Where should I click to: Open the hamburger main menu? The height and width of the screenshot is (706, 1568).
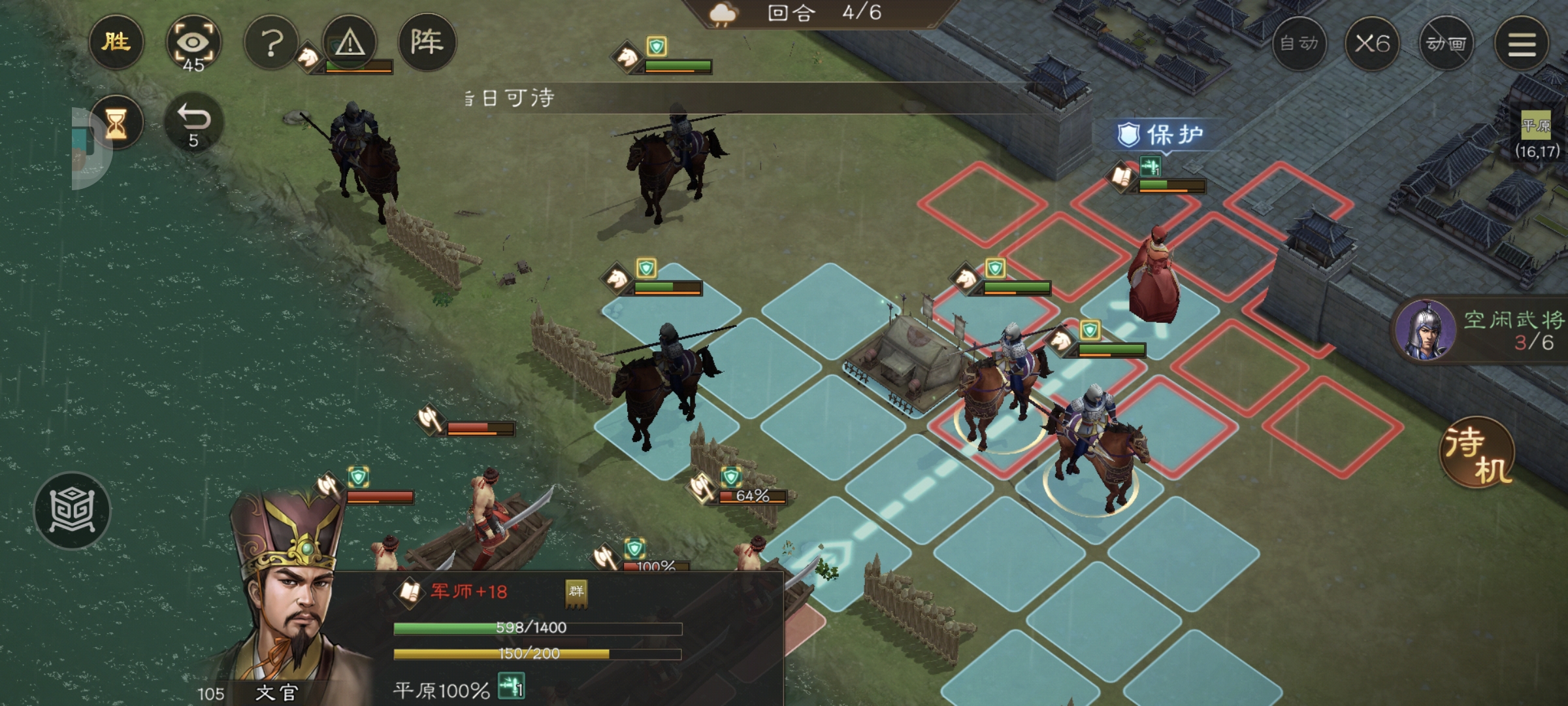(1522, 44)
